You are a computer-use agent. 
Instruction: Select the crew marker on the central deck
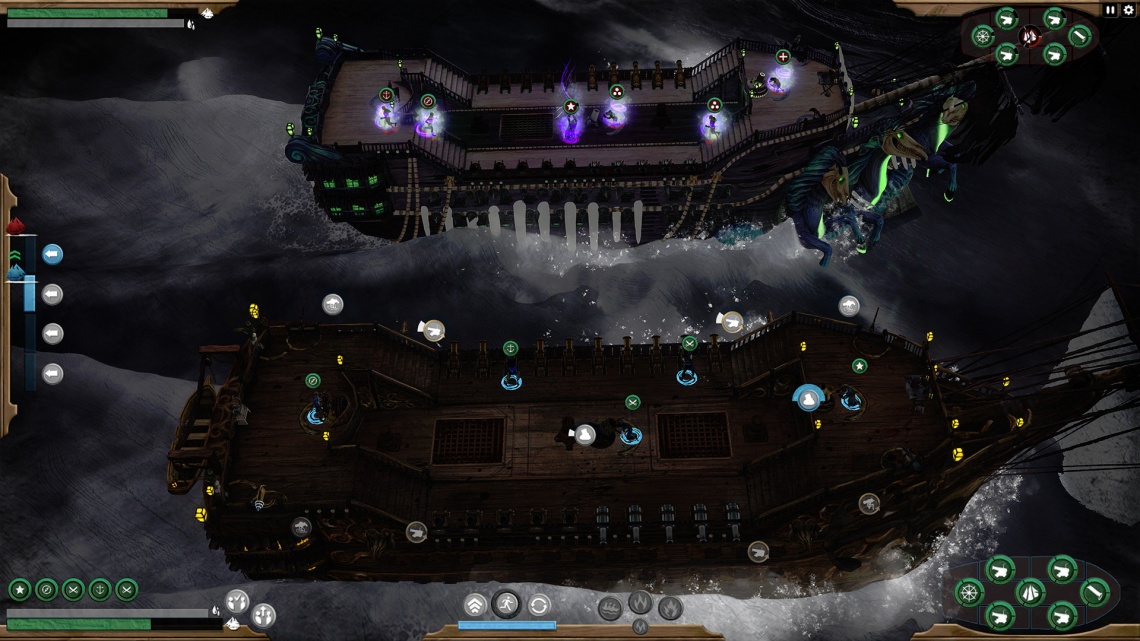[x=585, y=435]
